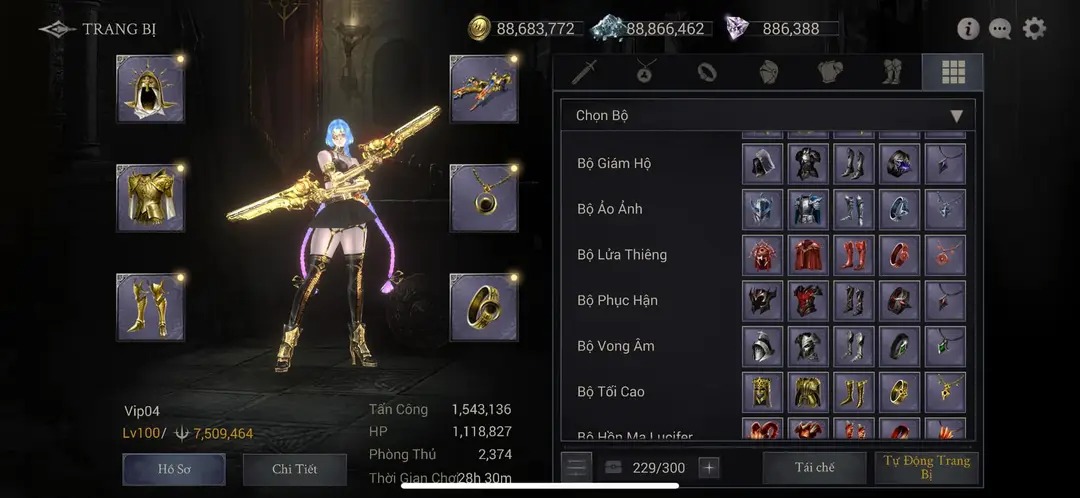This screenshot has height=498, width=1080.
Task: Open the Chi Tiết details
Action: tap(295, 469)
